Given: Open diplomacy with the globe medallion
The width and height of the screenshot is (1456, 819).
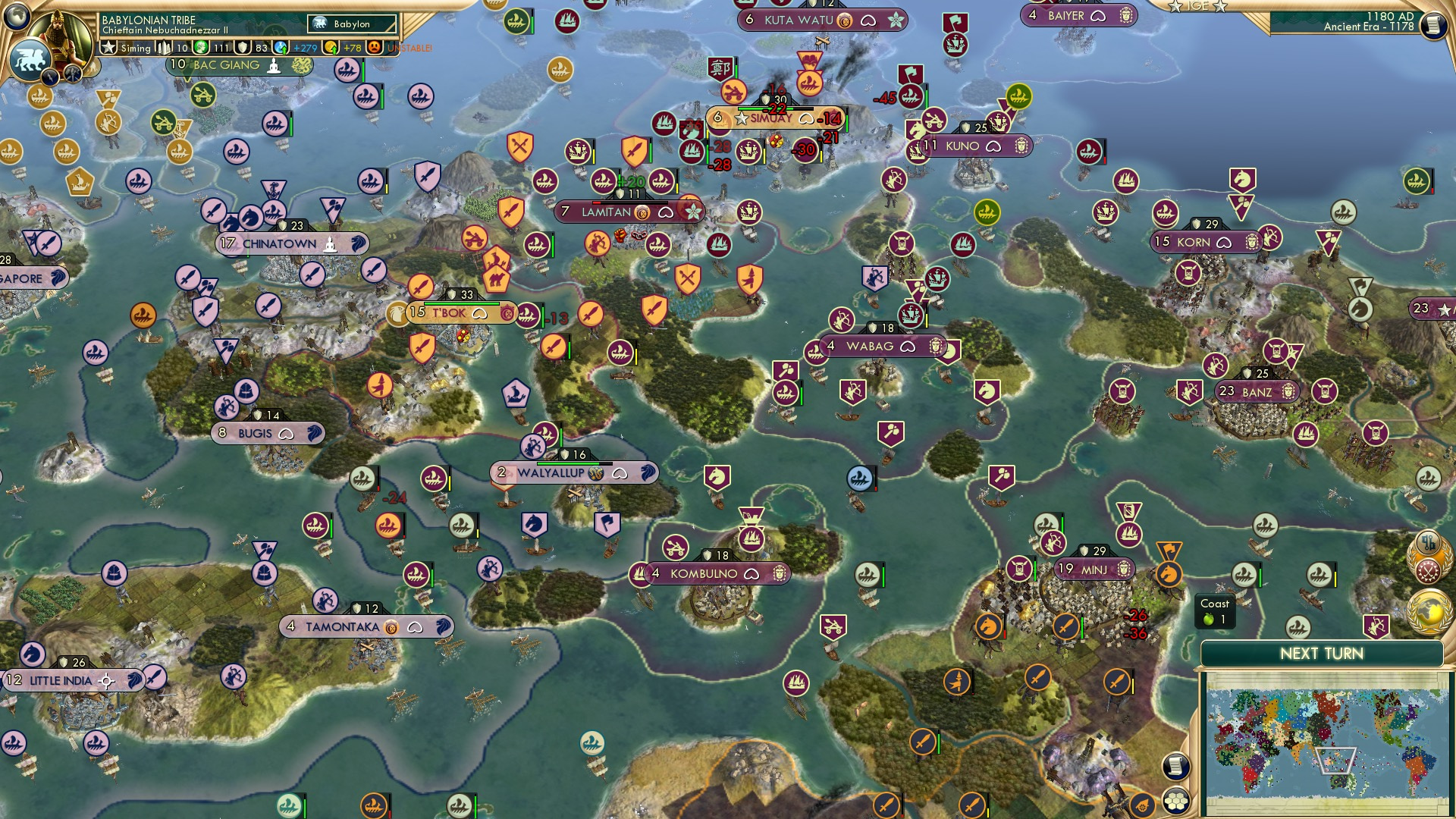Looking at the screenshot, I should (x=1429, y=610).
